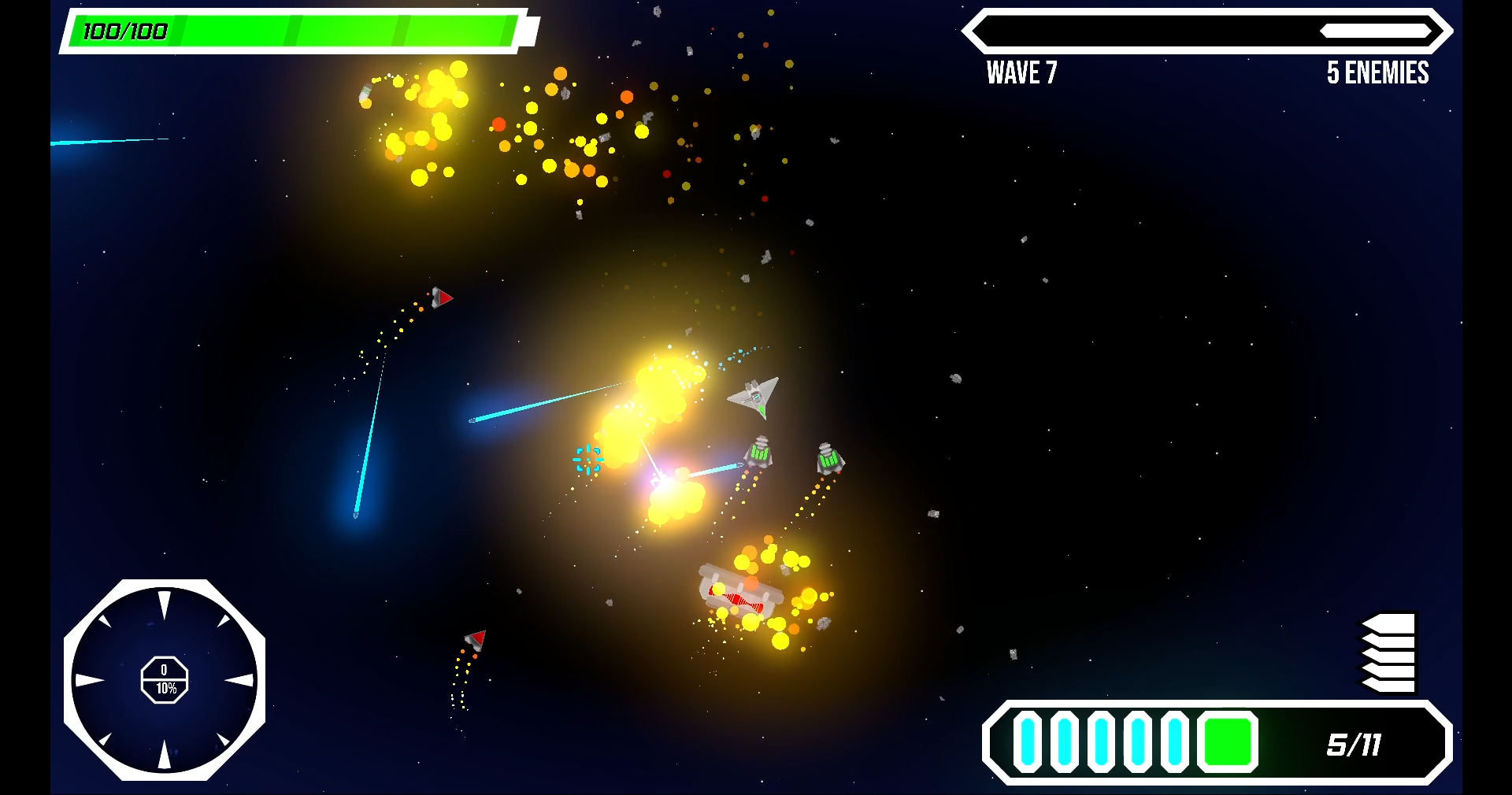This screenshot has width=1512, height=795.
Task: Select the green square weapon slot
Action: pos(1227,742)
